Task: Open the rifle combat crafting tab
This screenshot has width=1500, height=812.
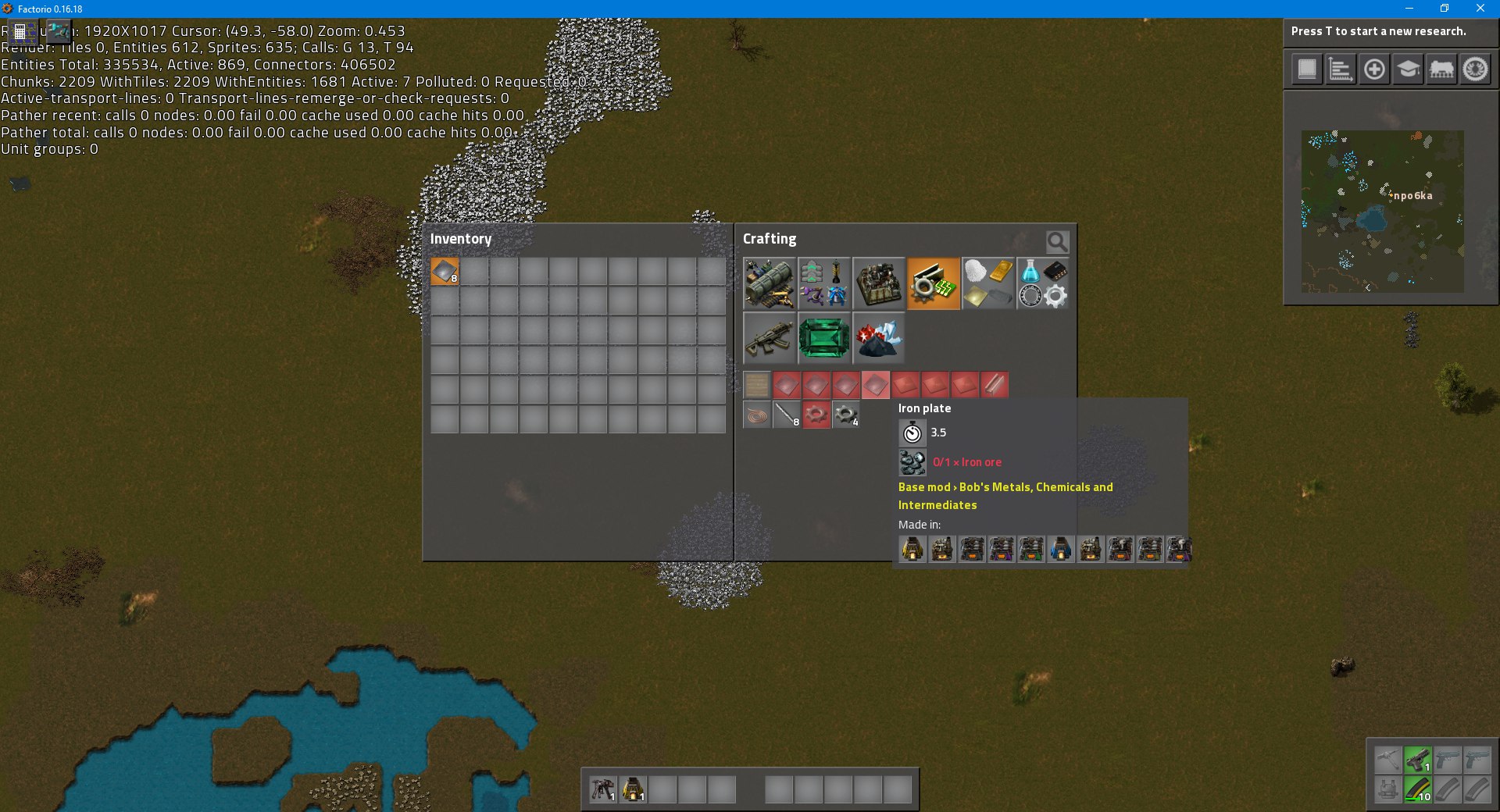Action: click(770, 338)
